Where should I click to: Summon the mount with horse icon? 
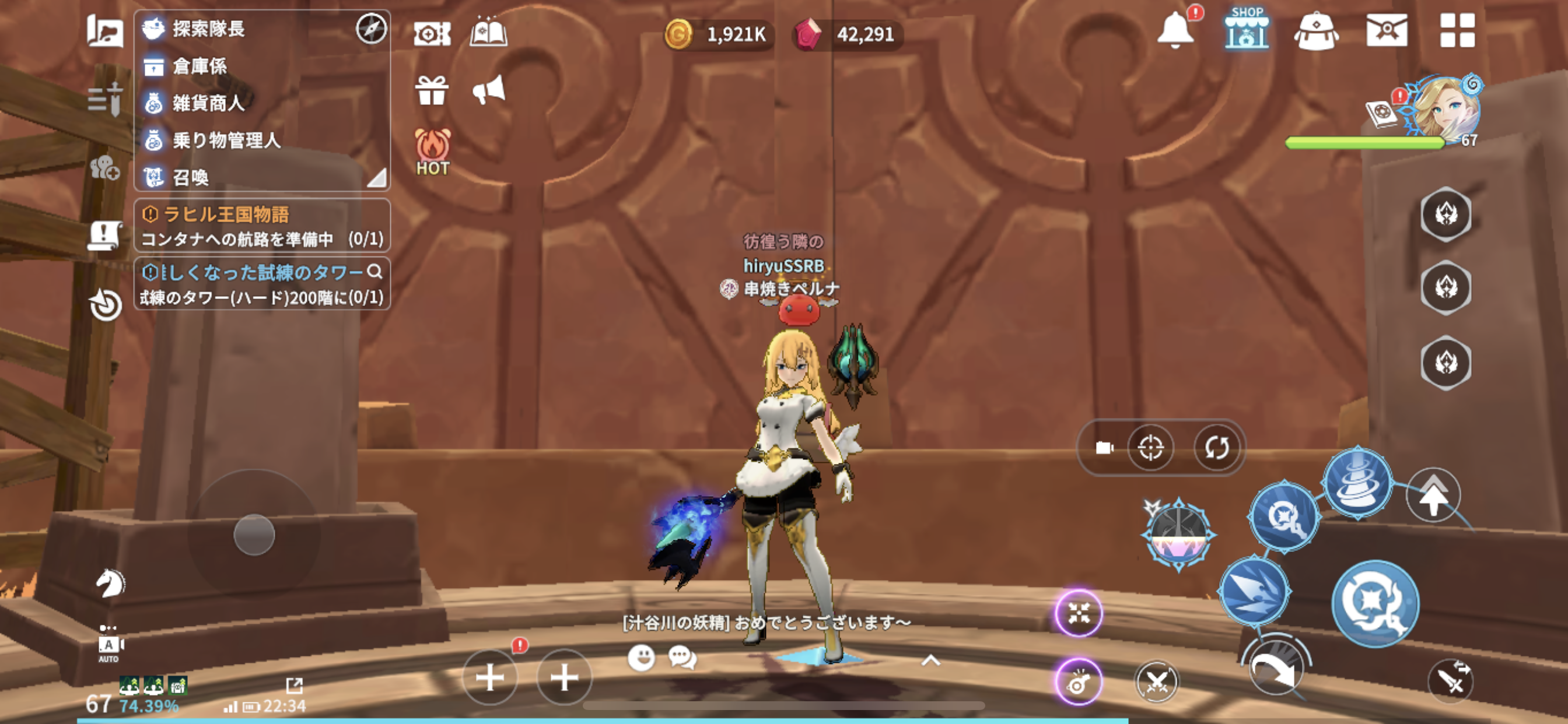point(110,583)
